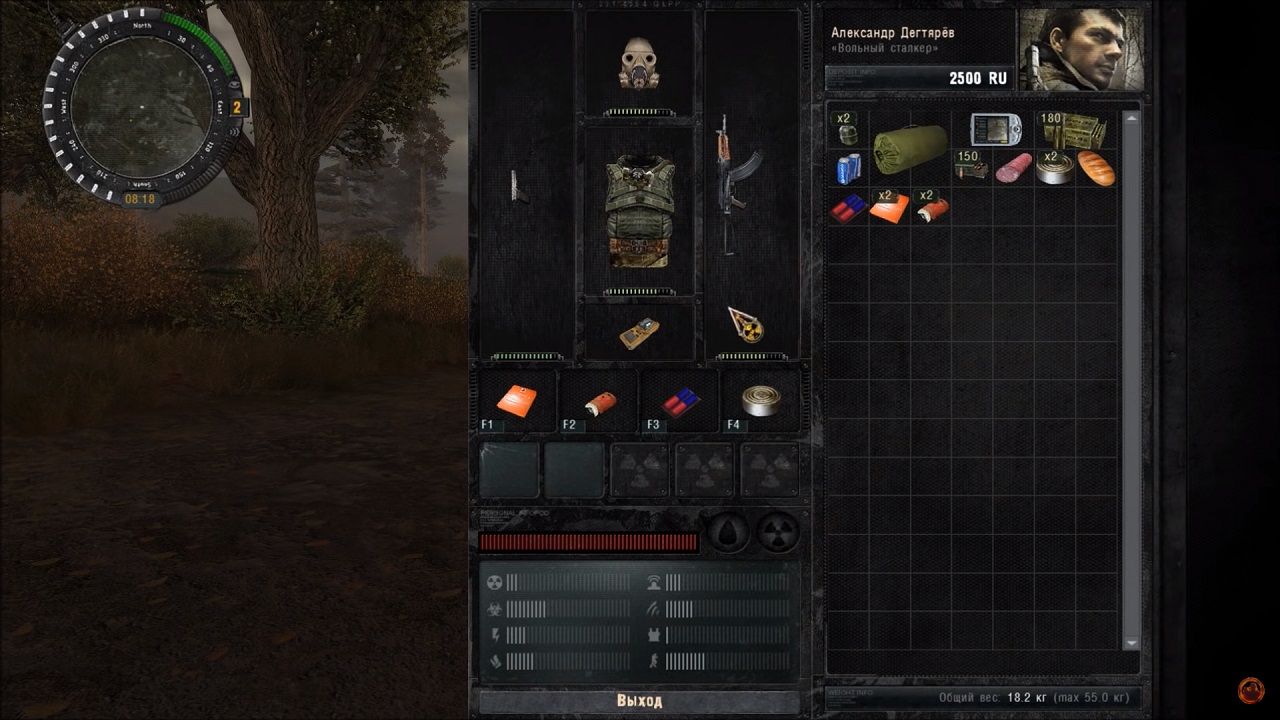Open the PDA item in the backpack
The image size is (1280, 720).
pos(995,130)
